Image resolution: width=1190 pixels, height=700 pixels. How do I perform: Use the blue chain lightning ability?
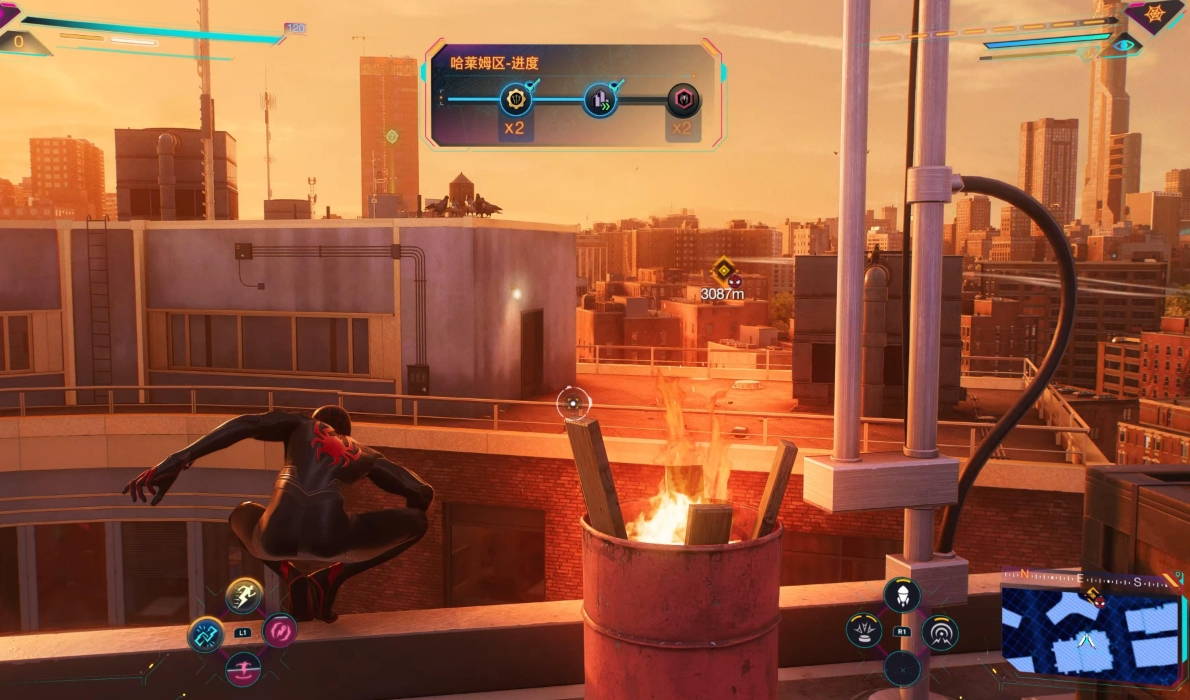(206, 633)
